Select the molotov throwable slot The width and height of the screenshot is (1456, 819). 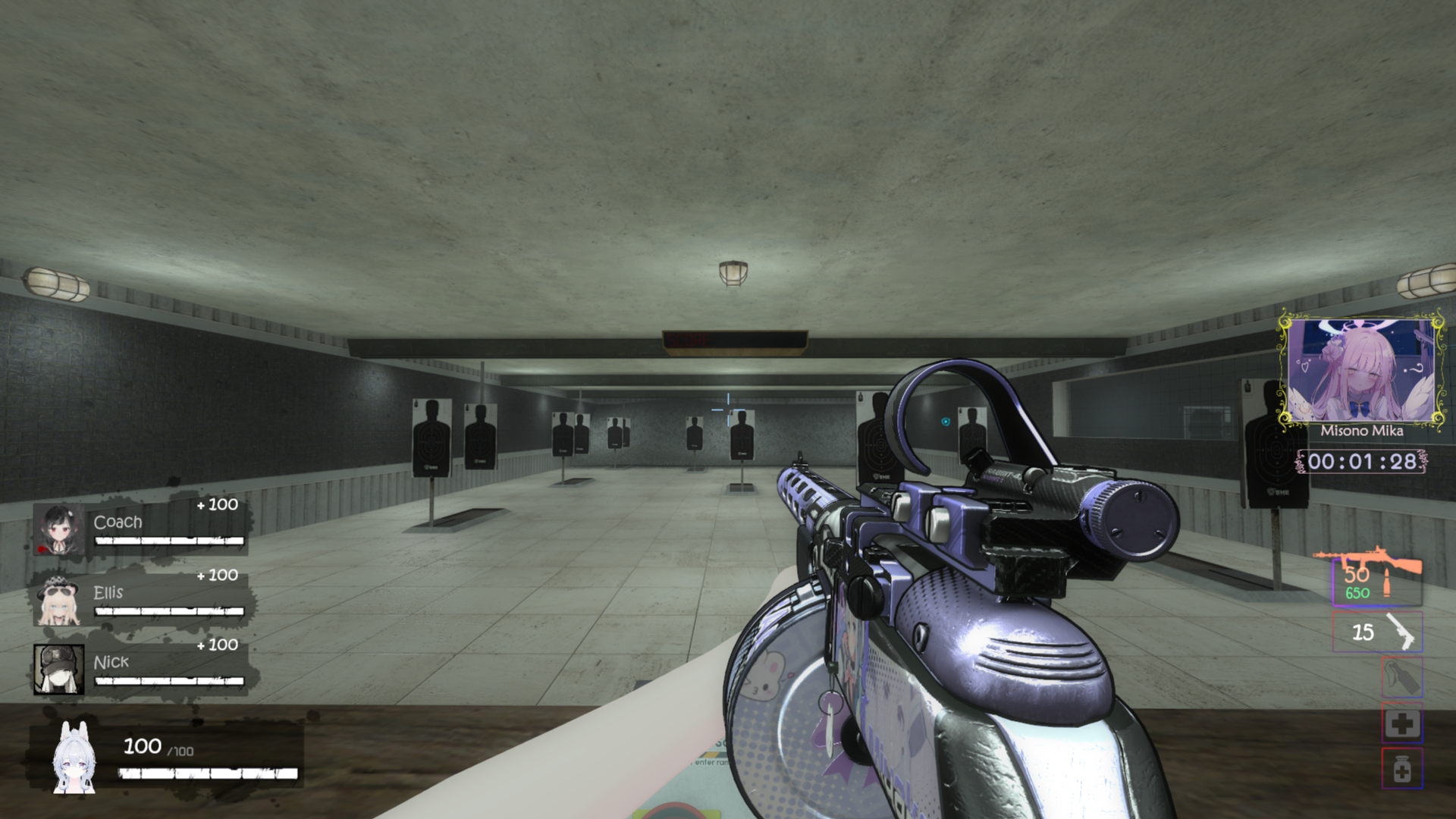(x=1401, y=677)
